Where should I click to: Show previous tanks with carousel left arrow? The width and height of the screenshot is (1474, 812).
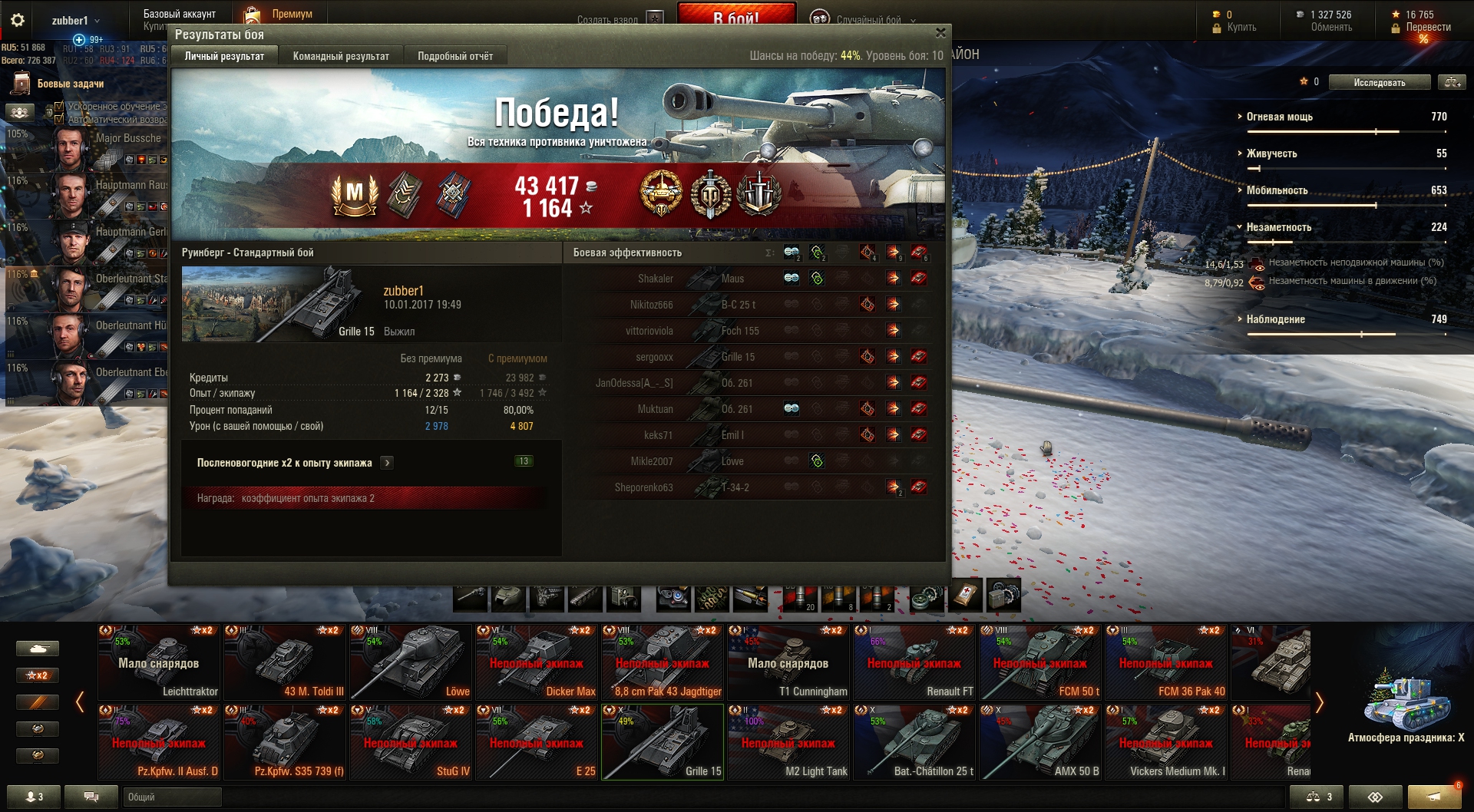(80, 702)
